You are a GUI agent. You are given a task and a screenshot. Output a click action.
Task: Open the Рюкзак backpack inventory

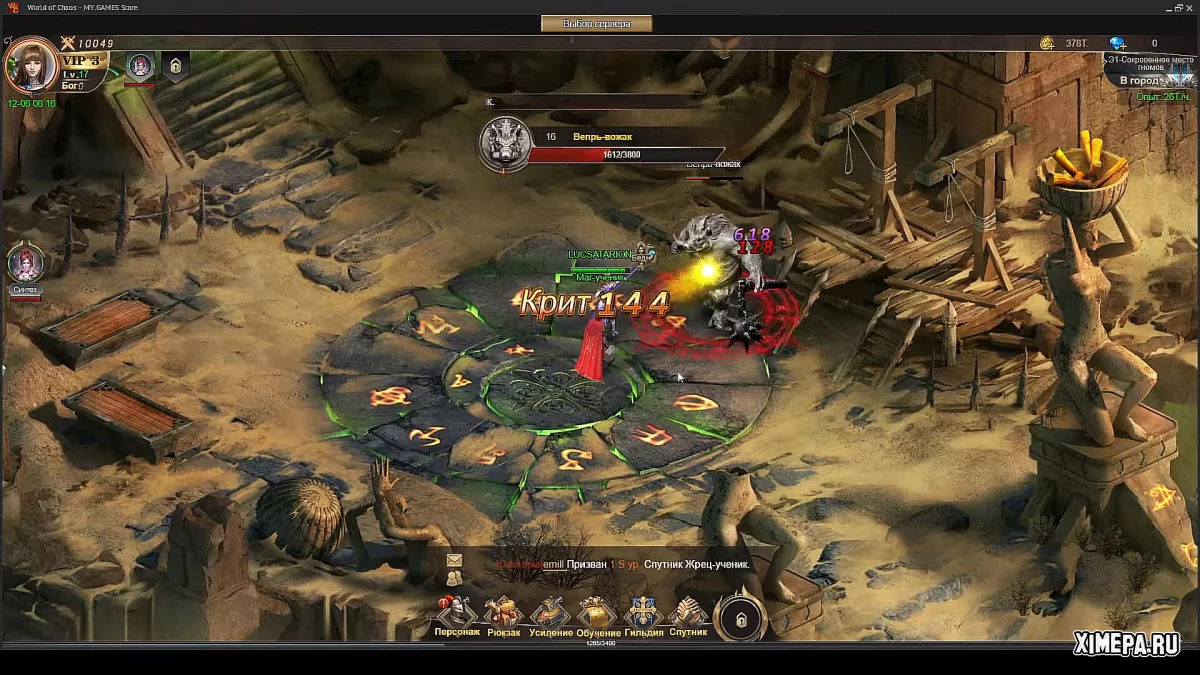coord(503,614)
